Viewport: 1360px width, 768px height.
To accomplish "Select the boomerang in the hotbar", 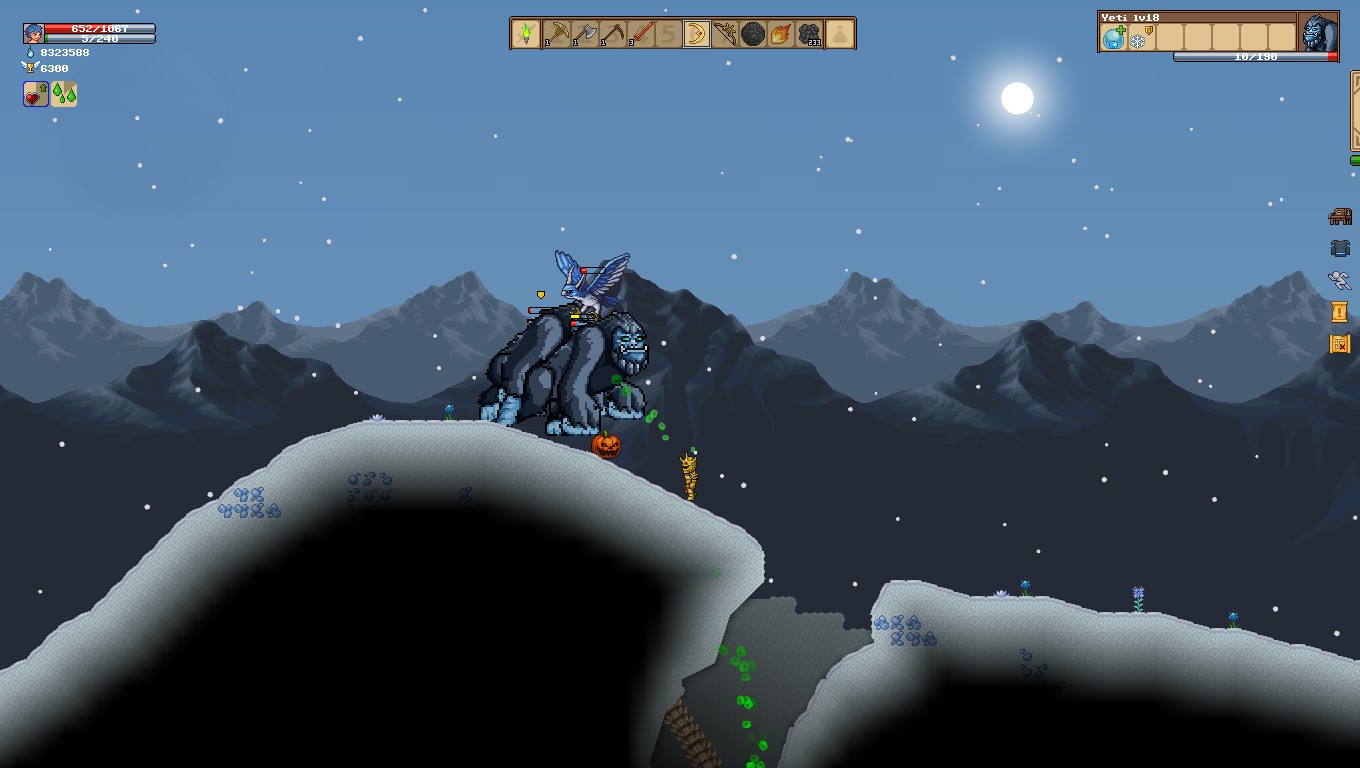I will click(696, 33).
